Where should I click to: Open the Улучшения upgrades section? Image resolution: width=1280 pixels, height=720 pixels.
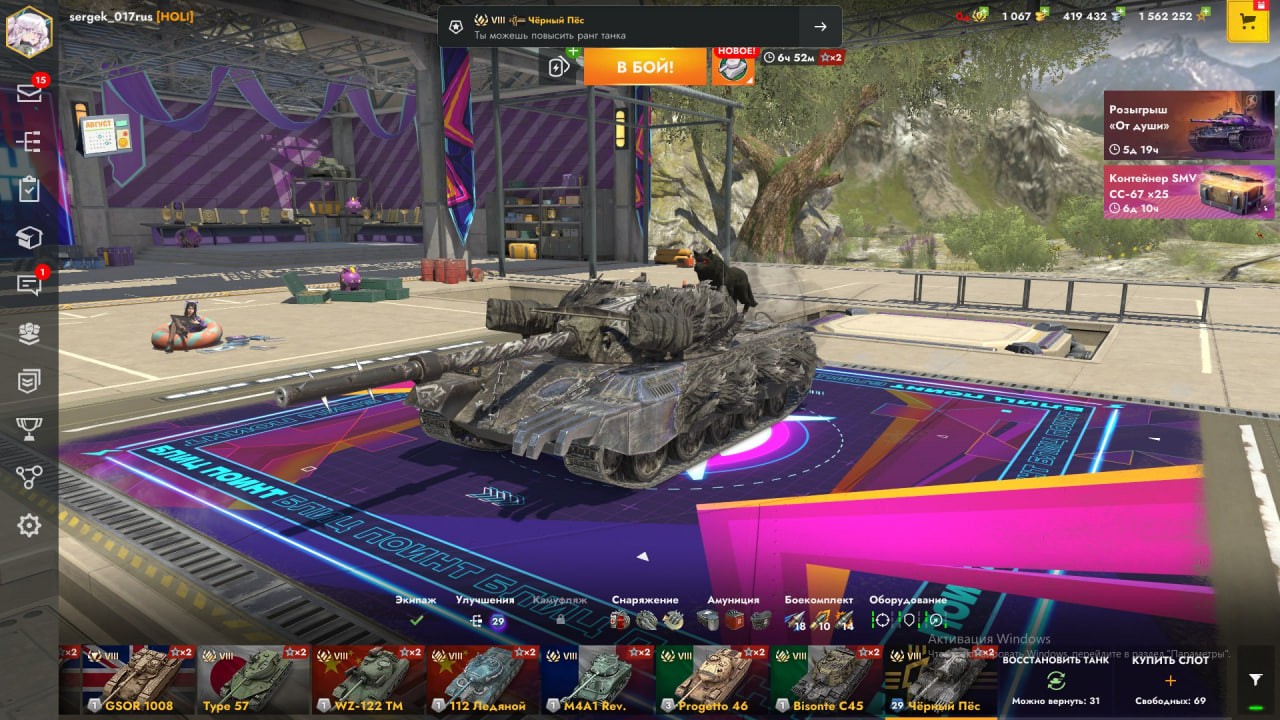click(485, 611)
